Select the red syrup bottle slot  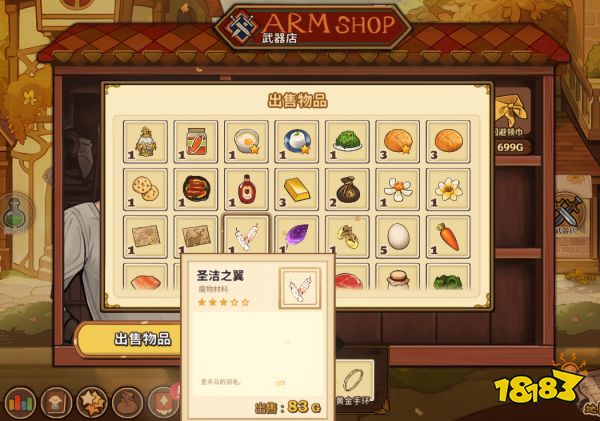246,189
